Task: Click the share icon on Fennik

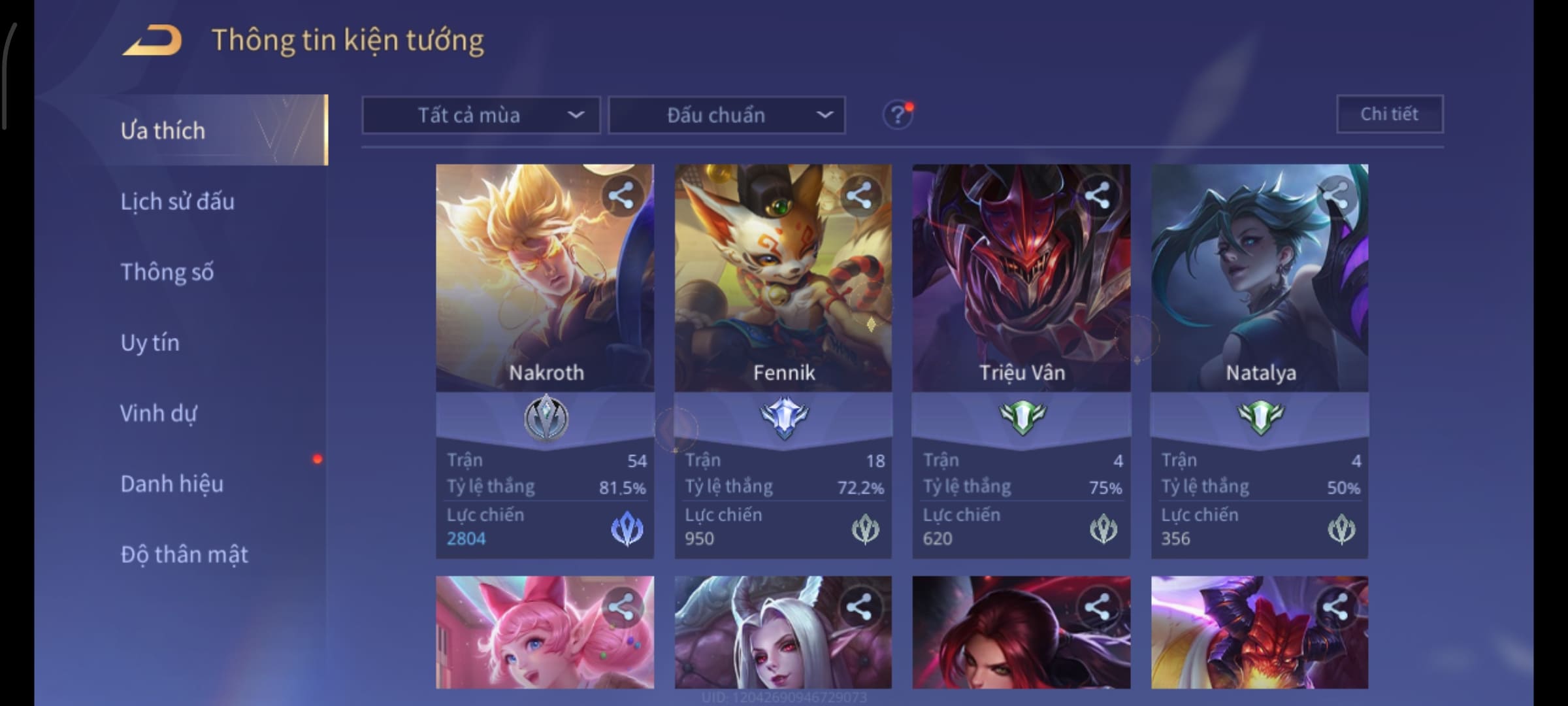Action: click(858, 195)
